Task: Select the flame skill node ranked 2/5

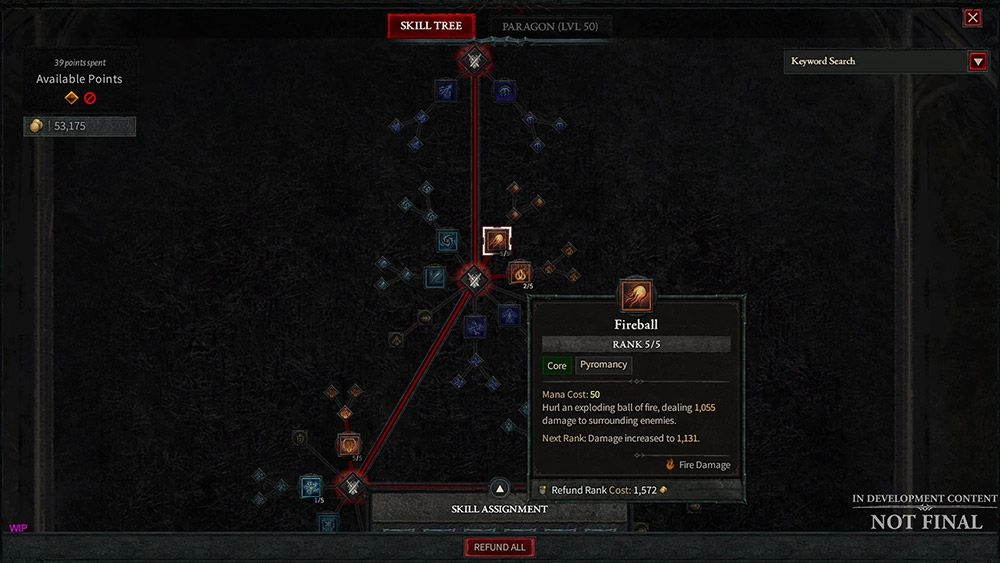Action: (520, 273)
